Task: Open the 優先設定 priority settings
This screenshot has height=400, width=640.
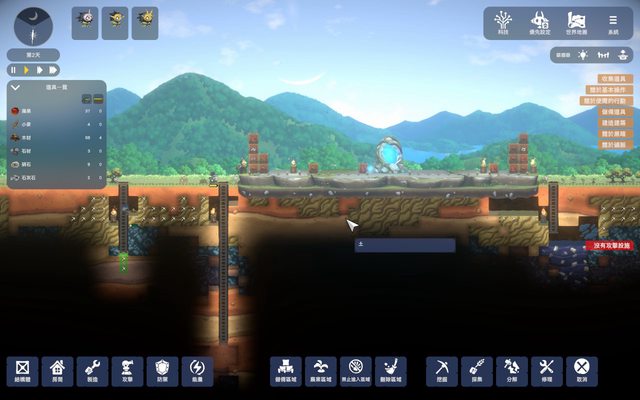Action: pyautogui.click(x=541, y=21)
